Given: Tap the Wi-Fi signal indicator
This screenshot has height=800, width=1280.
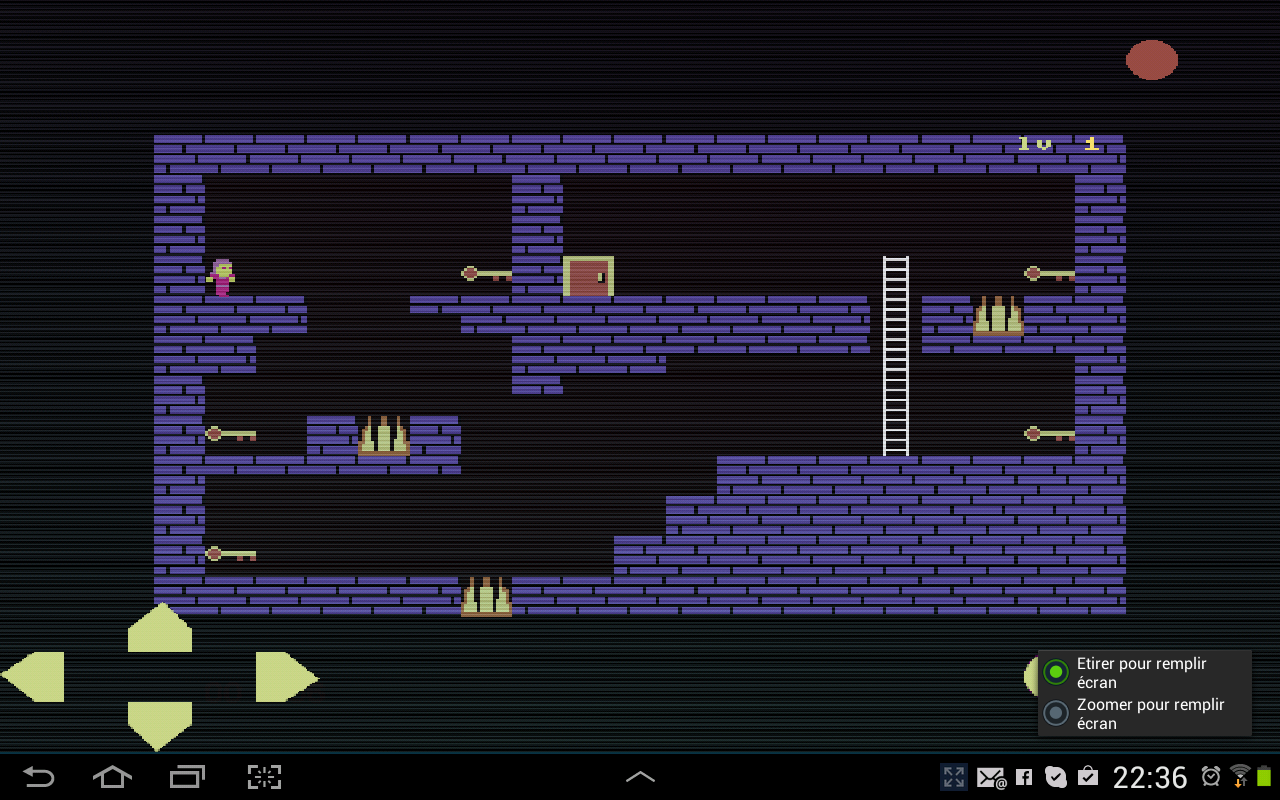Looking at the screenshot, I should (x=1238, y=777).
